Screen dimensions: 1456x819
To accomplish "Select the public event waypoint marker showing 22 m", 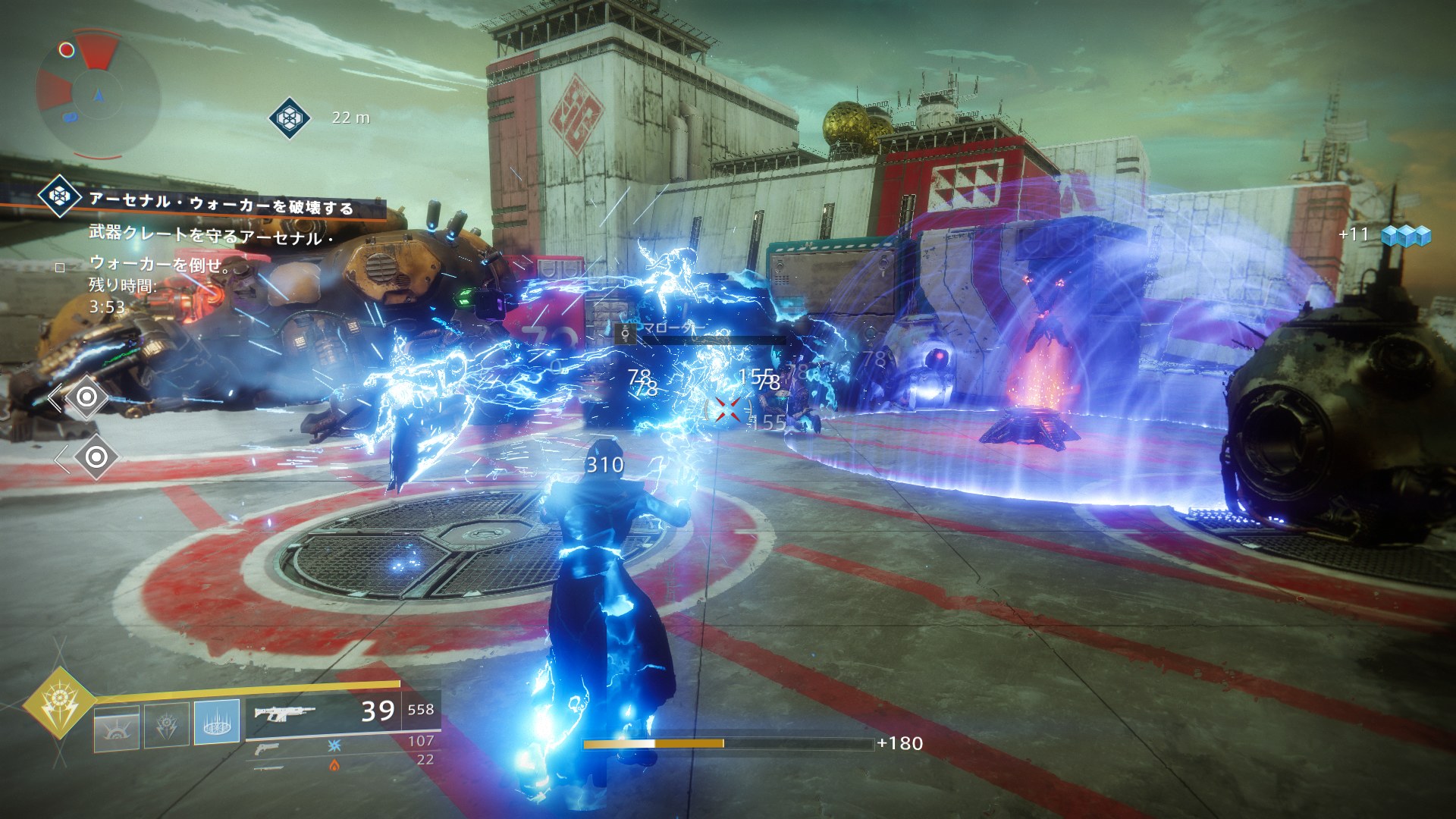I will [x=288, y=118].
